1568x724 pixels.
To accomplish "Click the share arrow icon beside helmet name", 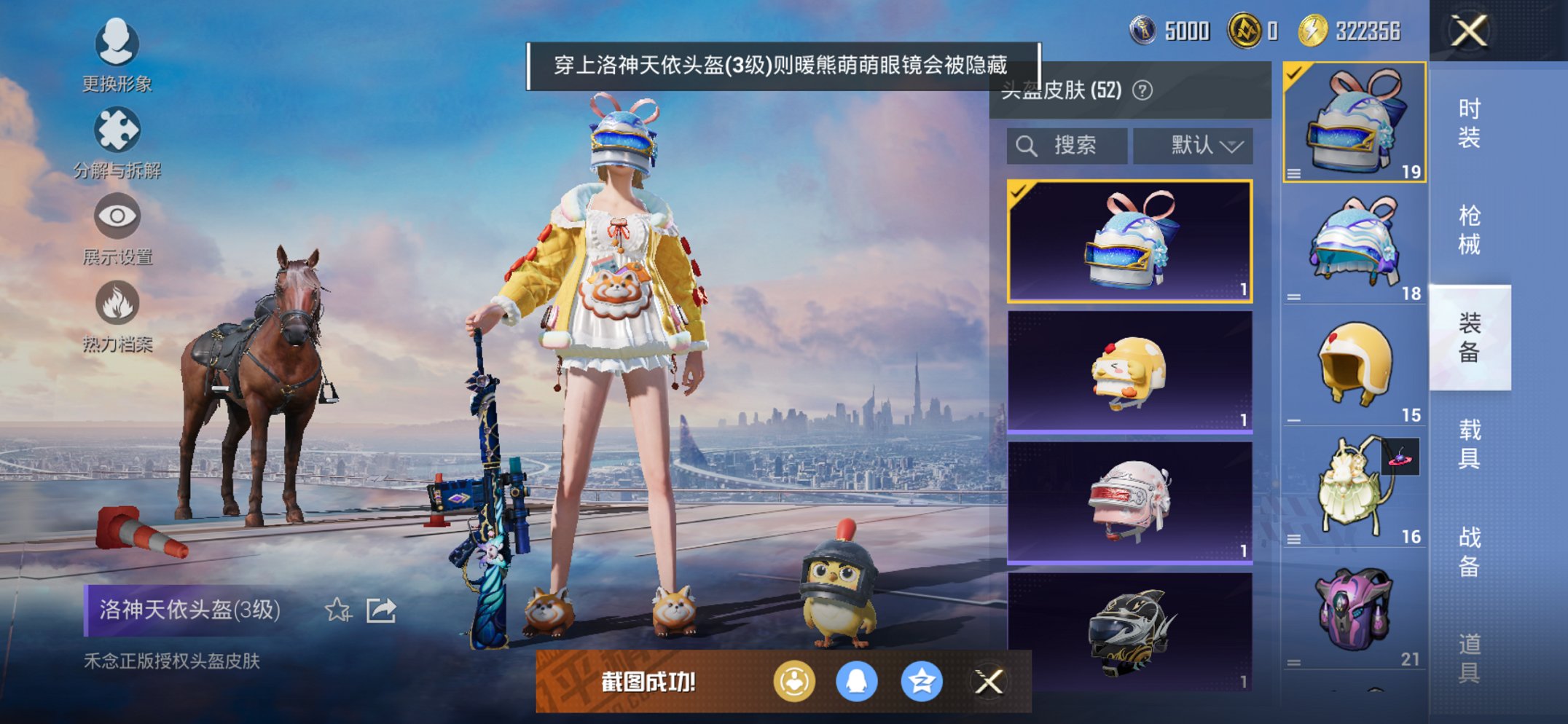I will click(x=380, y=610).
